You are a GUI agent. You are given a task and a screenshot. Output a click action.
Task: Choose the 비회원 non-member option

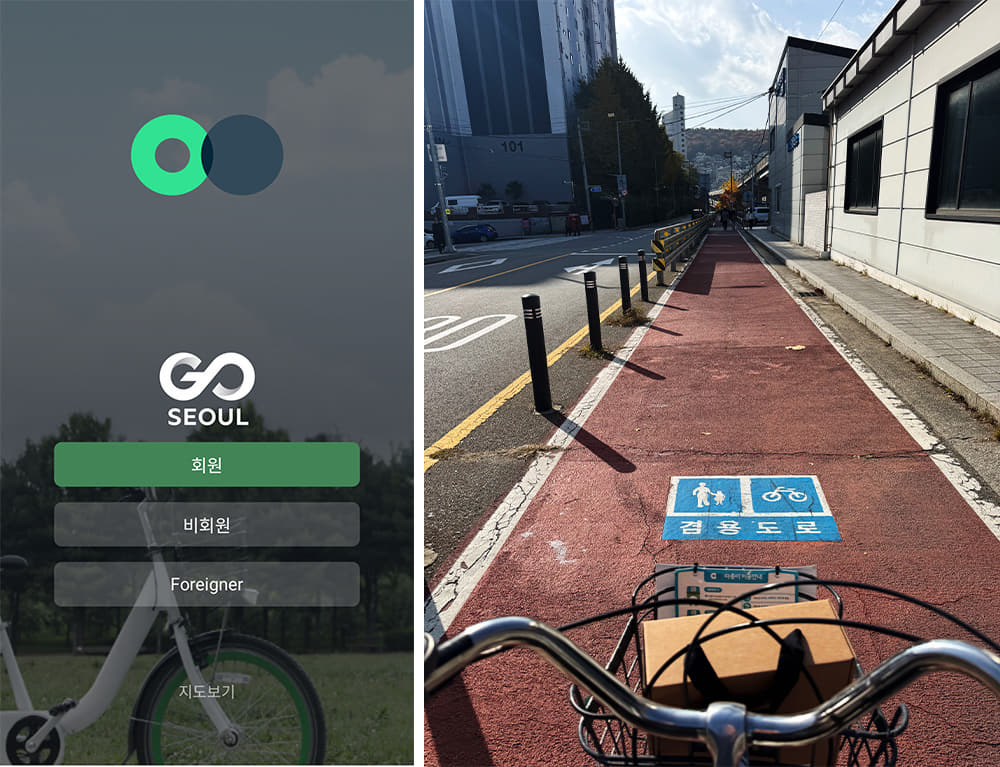click(206, 525)
